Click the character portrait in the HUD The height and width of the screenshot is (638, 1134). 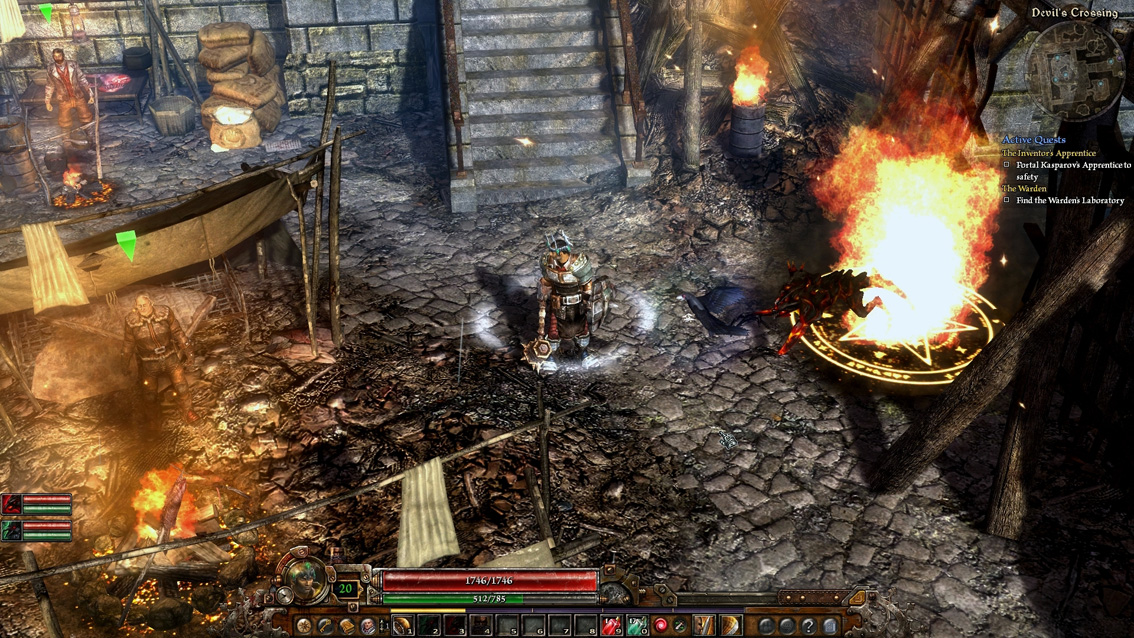pyautogui.click(x=305, y=577)
